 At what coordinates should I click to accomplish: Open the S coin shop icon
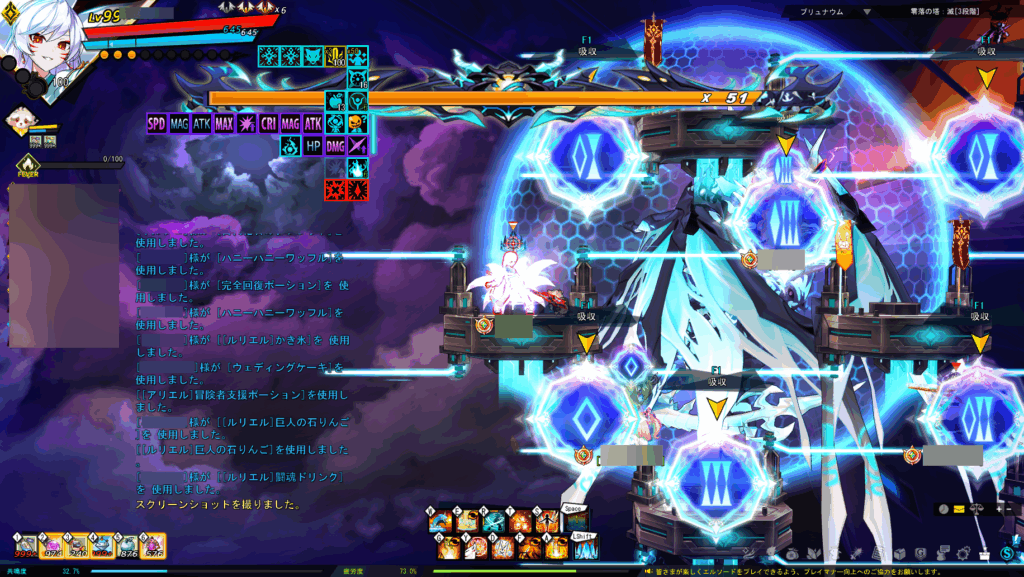click(1006, 553)
